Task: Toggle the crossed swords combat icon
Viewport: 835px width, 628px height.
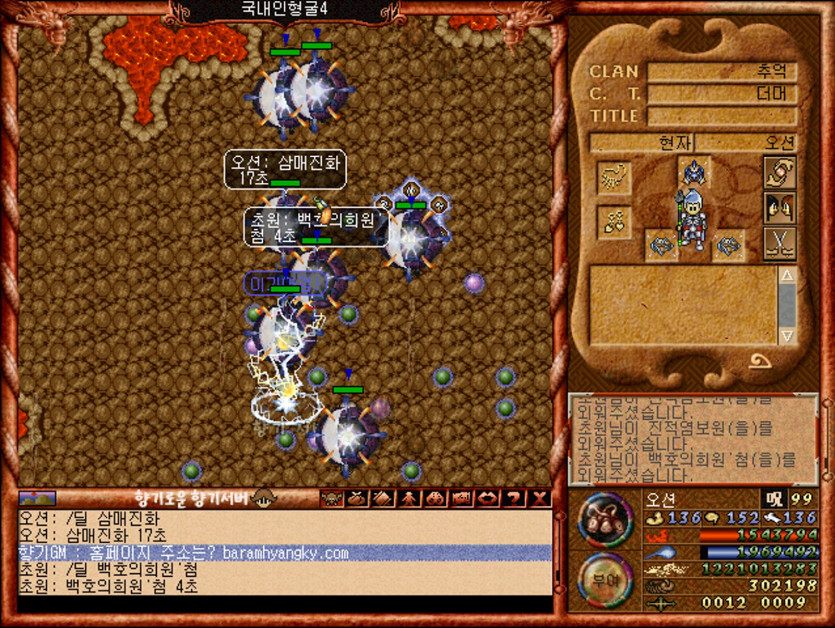Action: coord(779,243)
